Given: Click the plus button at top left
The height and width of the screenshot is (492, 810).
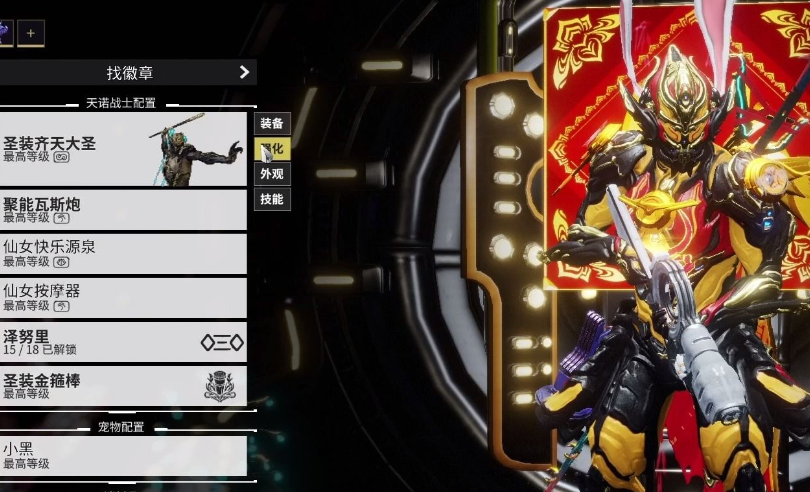Looking at the screenshot, I should click(x=30, y=33).
